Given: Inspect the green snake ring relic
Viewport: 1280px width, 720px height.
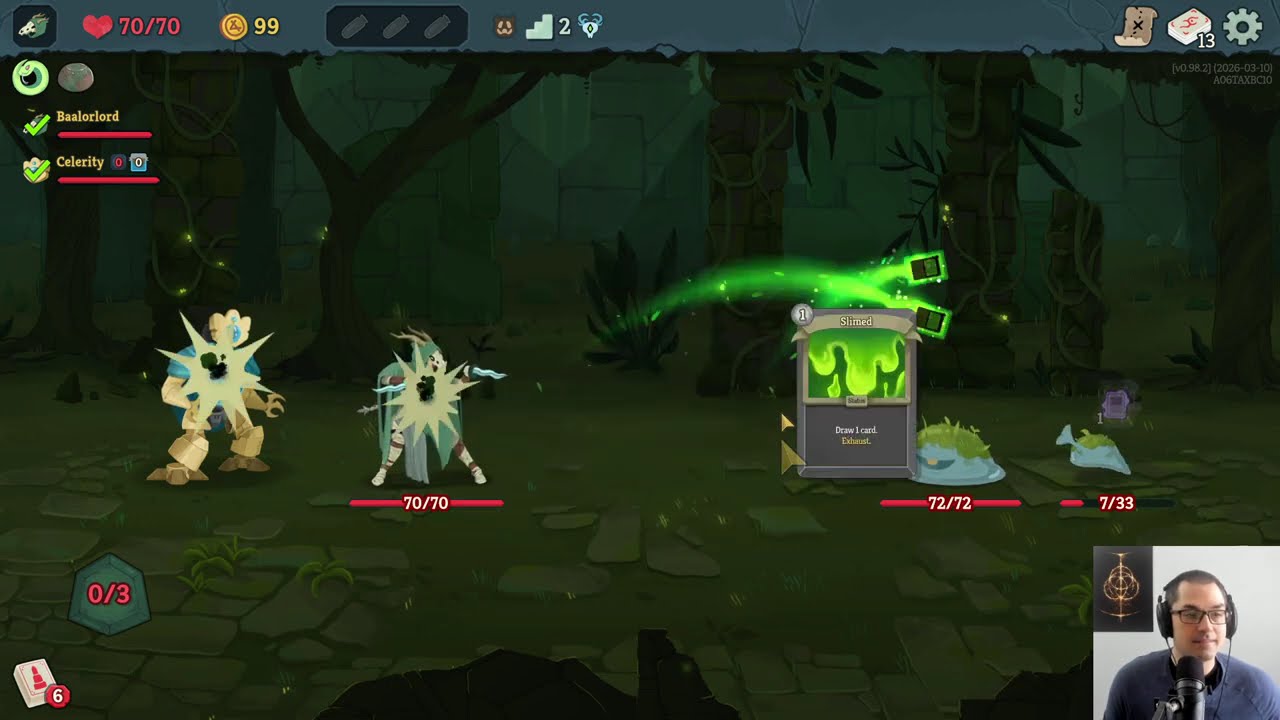Looking at the screenshot, I should [31, 77].
